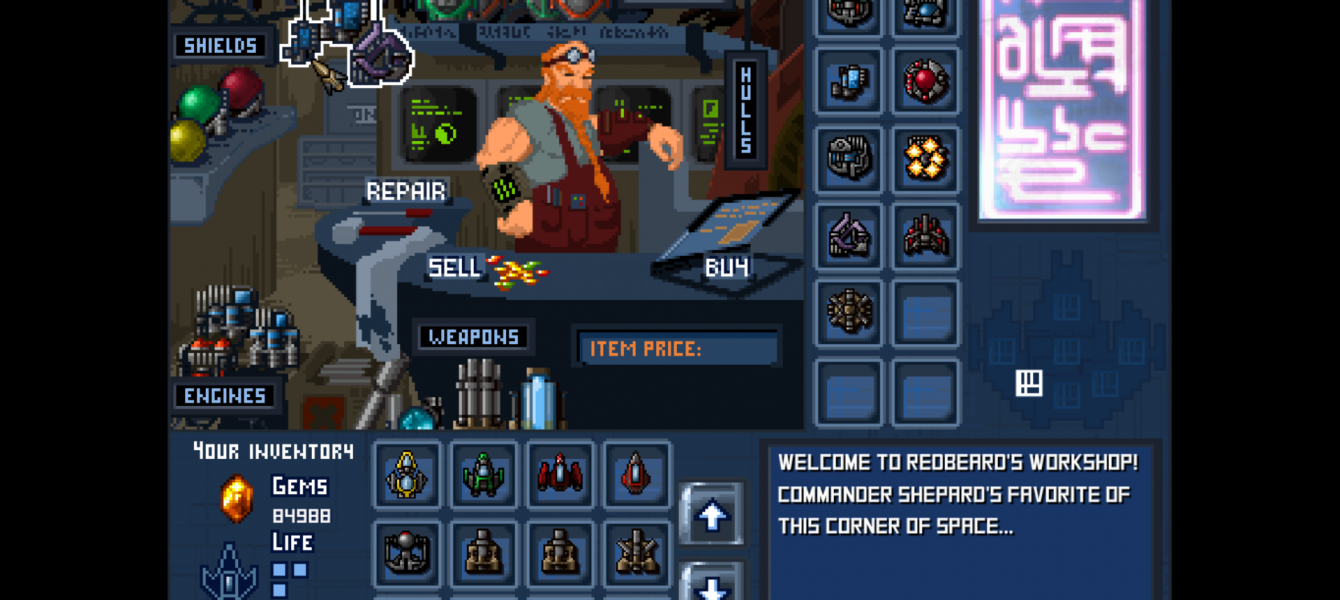This screenshot has width=1340, height=600.
Task: Show the Weapons category
Action: pos(474,337)
